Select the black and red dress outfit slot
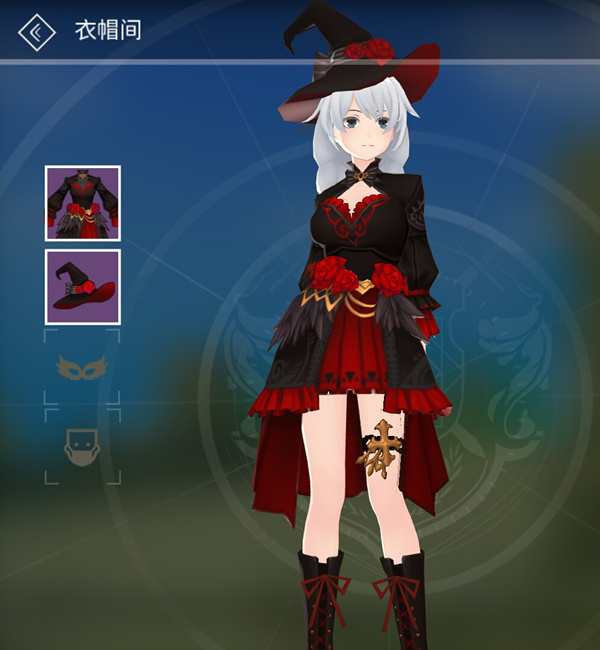The image size is (600, 650). pos(82,203)
